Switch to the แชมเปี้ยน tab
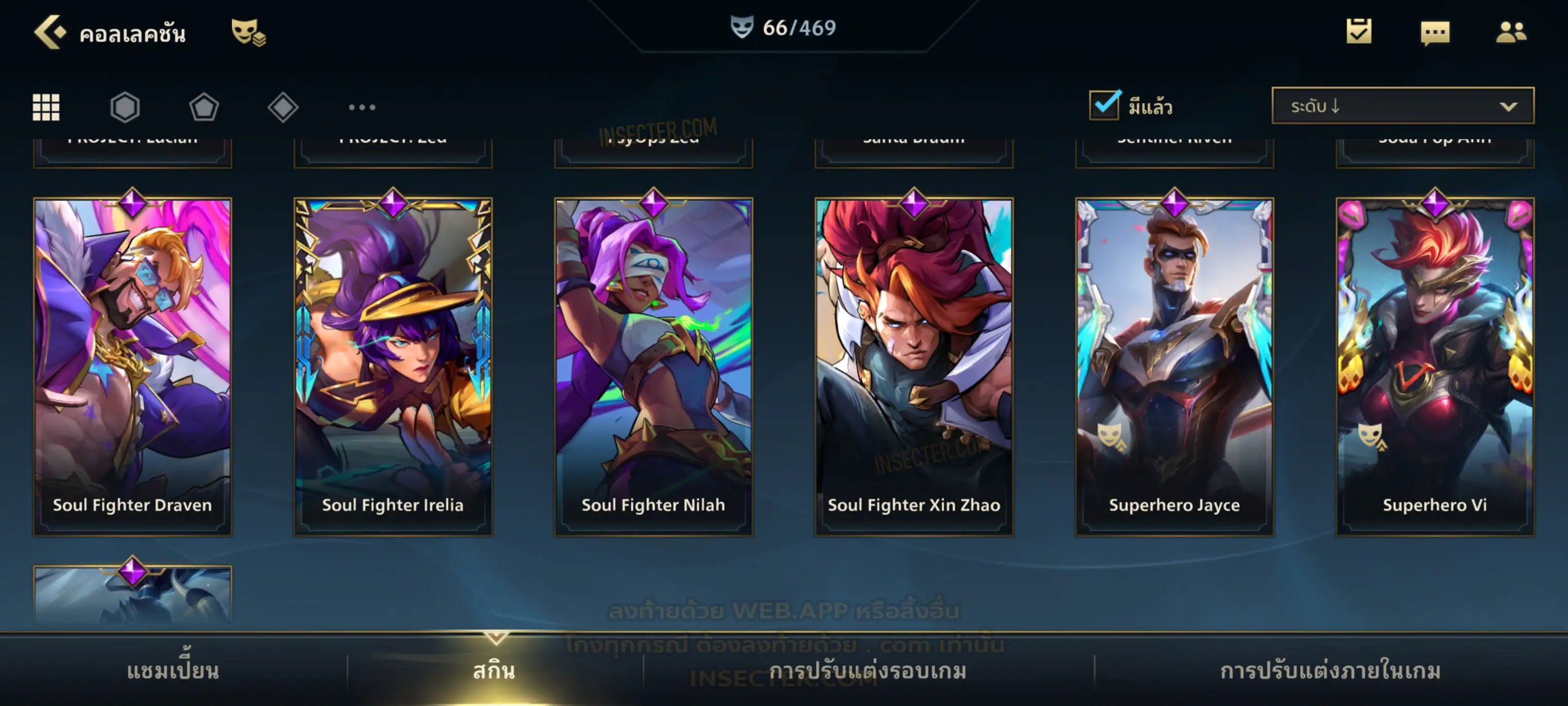The width and height of the screenshot is (1568, 706). pyautogui.click(x=173, y=671)
